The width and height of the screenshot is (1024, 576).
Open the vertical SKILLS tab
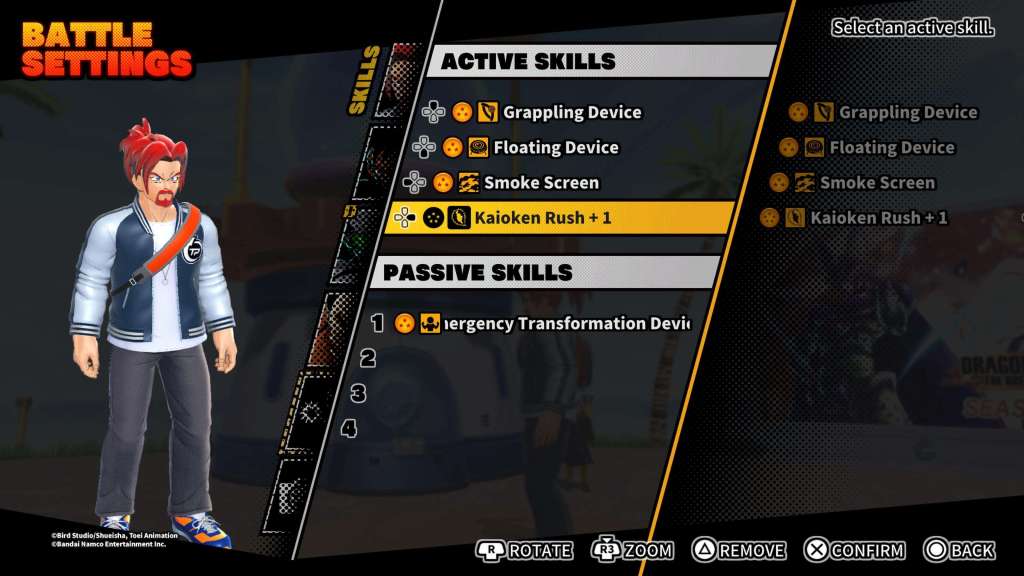(x=361, y=80)
